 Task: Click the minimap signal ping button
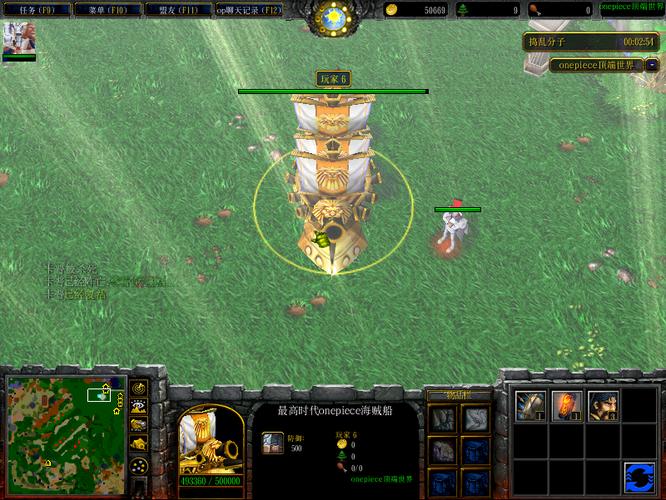pyautogui.click(x=139, y=387)
